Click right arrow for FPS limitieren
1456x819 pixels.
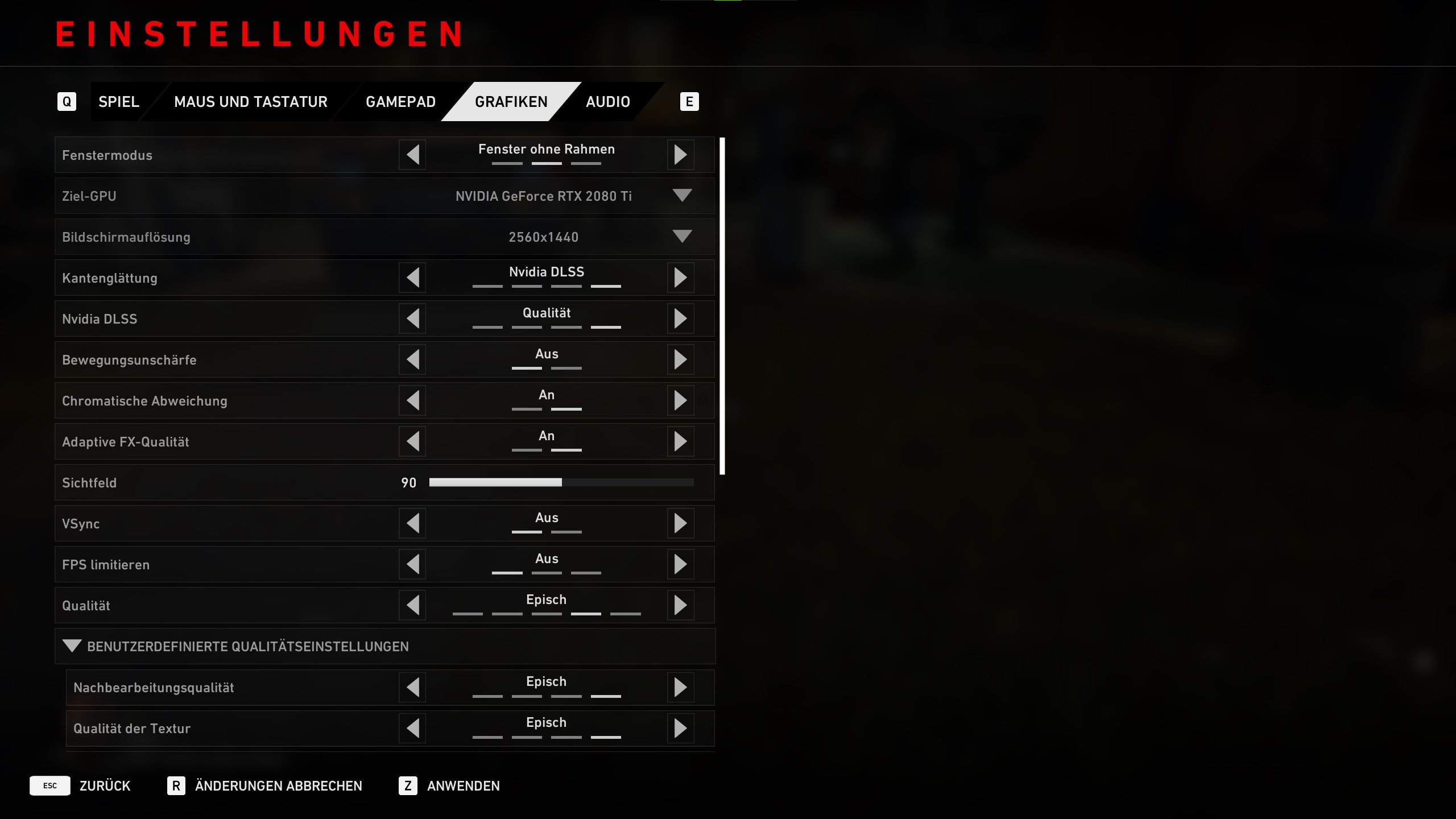pyautogui.click(x=680, y=564)
